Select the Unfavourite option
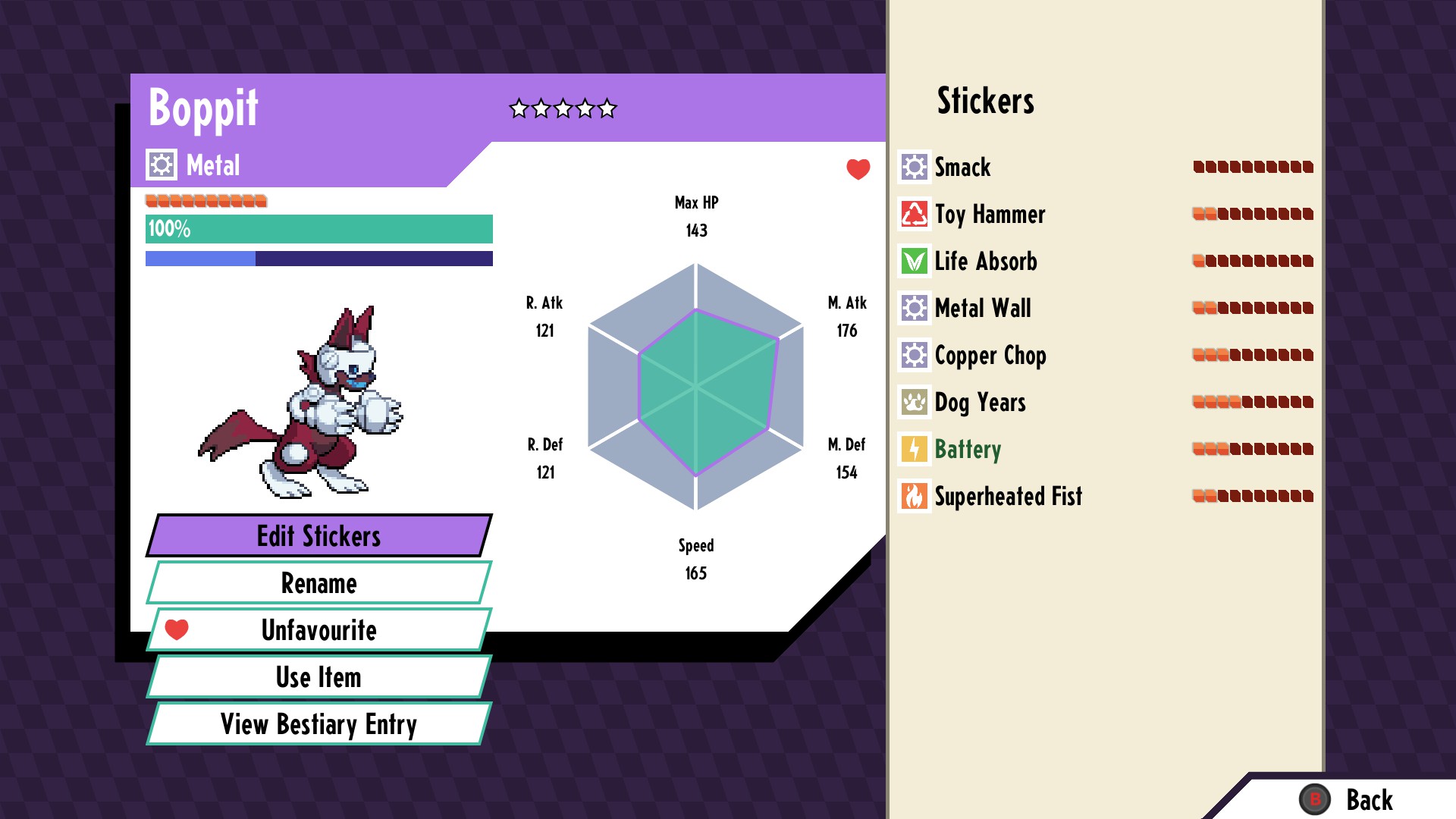The image size is (1456, 819). point(318,630)
